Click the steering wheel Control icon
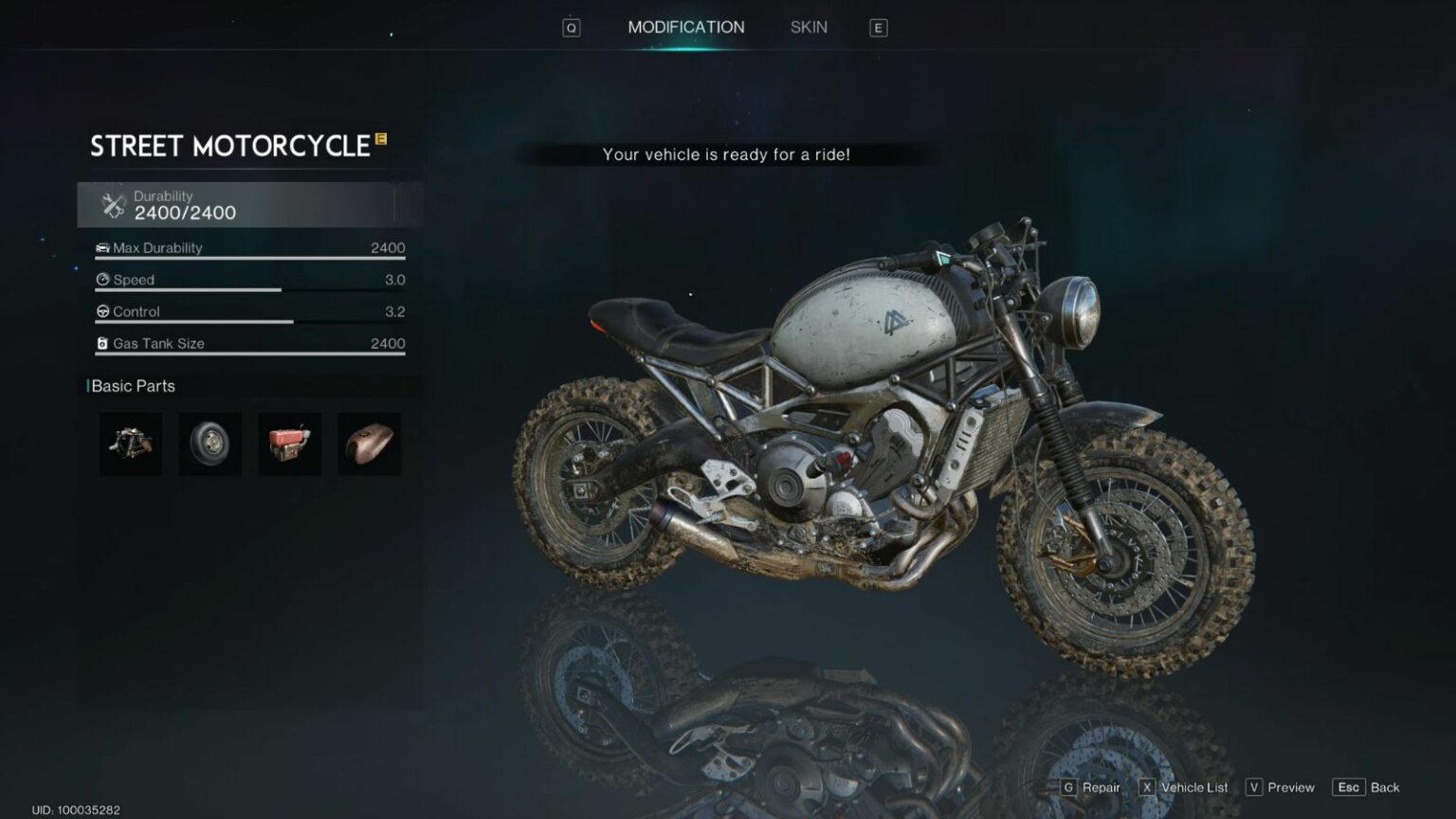Viewport: 1456px width, 819px height. pos(102,311)
